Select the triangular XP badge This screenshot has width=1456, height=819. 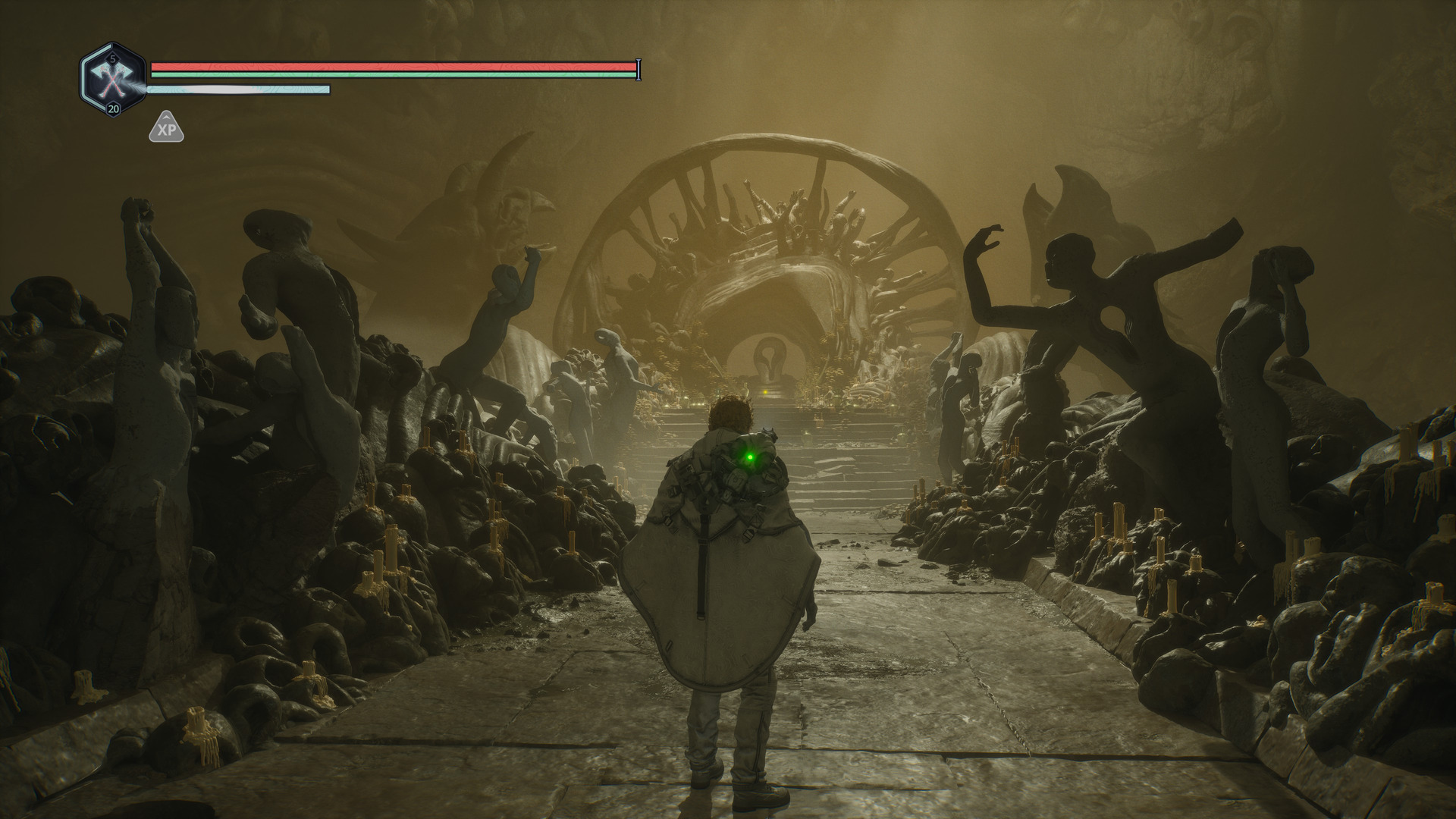pyautogui.click(x=166, y=129)
